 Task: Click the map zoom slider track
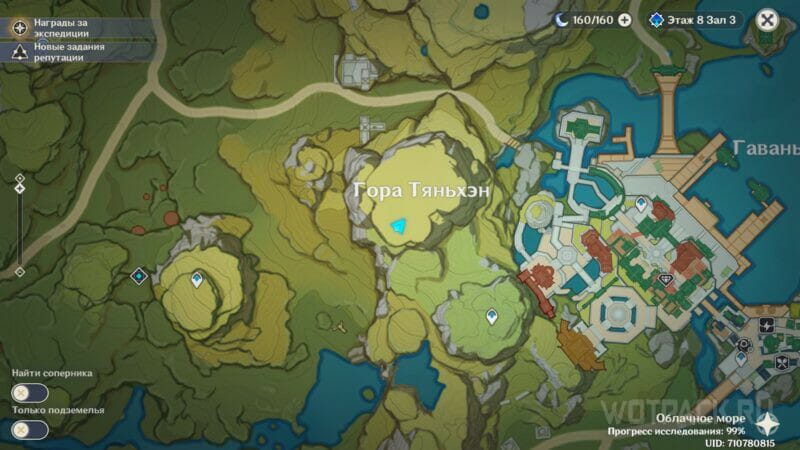[x=19, y=225]
